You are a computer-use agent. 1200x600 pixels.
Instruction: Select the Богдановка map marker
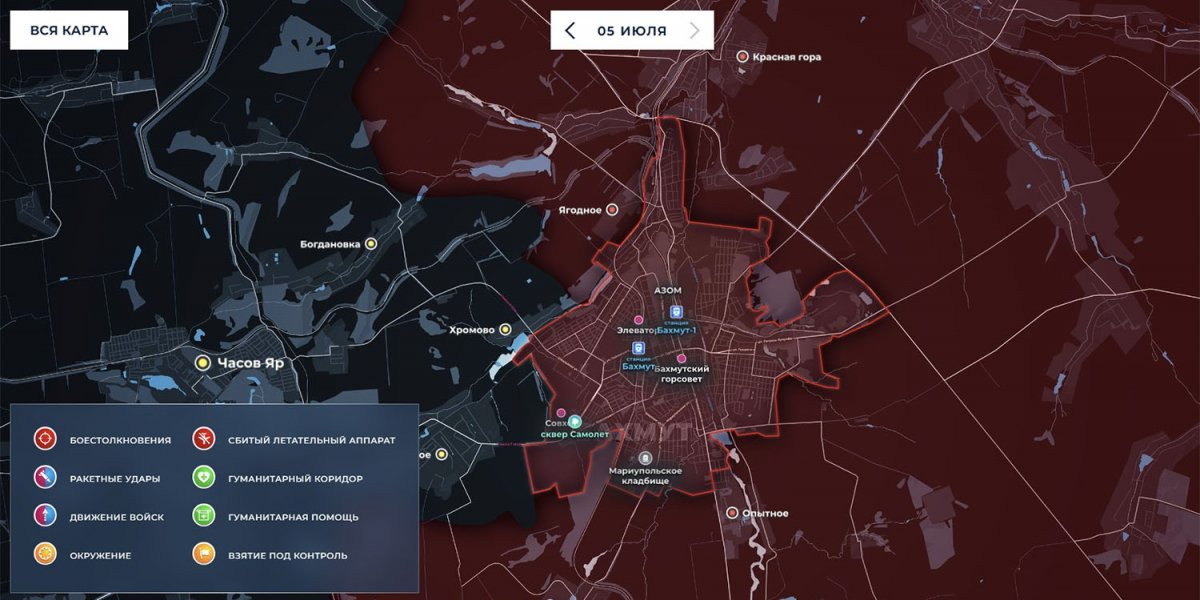371,243
